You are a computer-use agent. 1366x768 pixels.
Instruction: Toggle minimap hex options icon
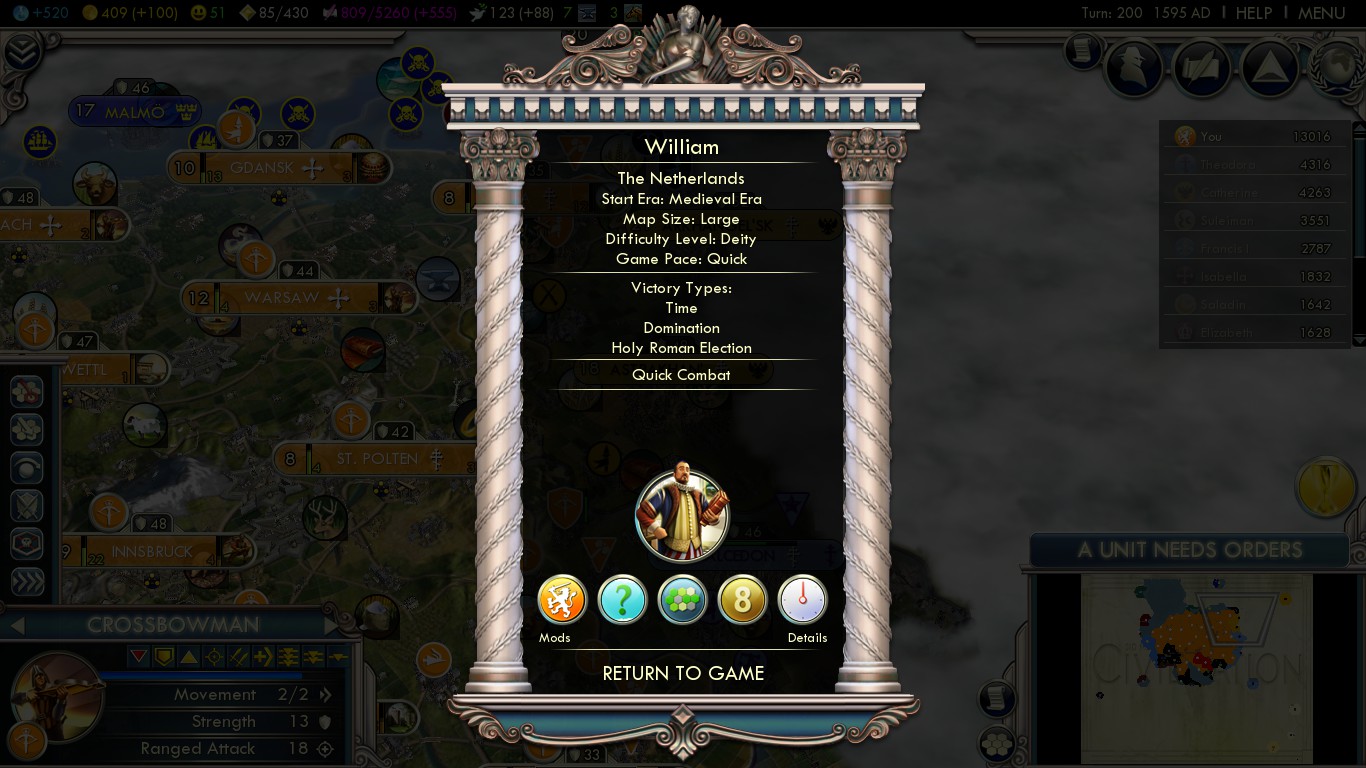(x=997, y=743)
